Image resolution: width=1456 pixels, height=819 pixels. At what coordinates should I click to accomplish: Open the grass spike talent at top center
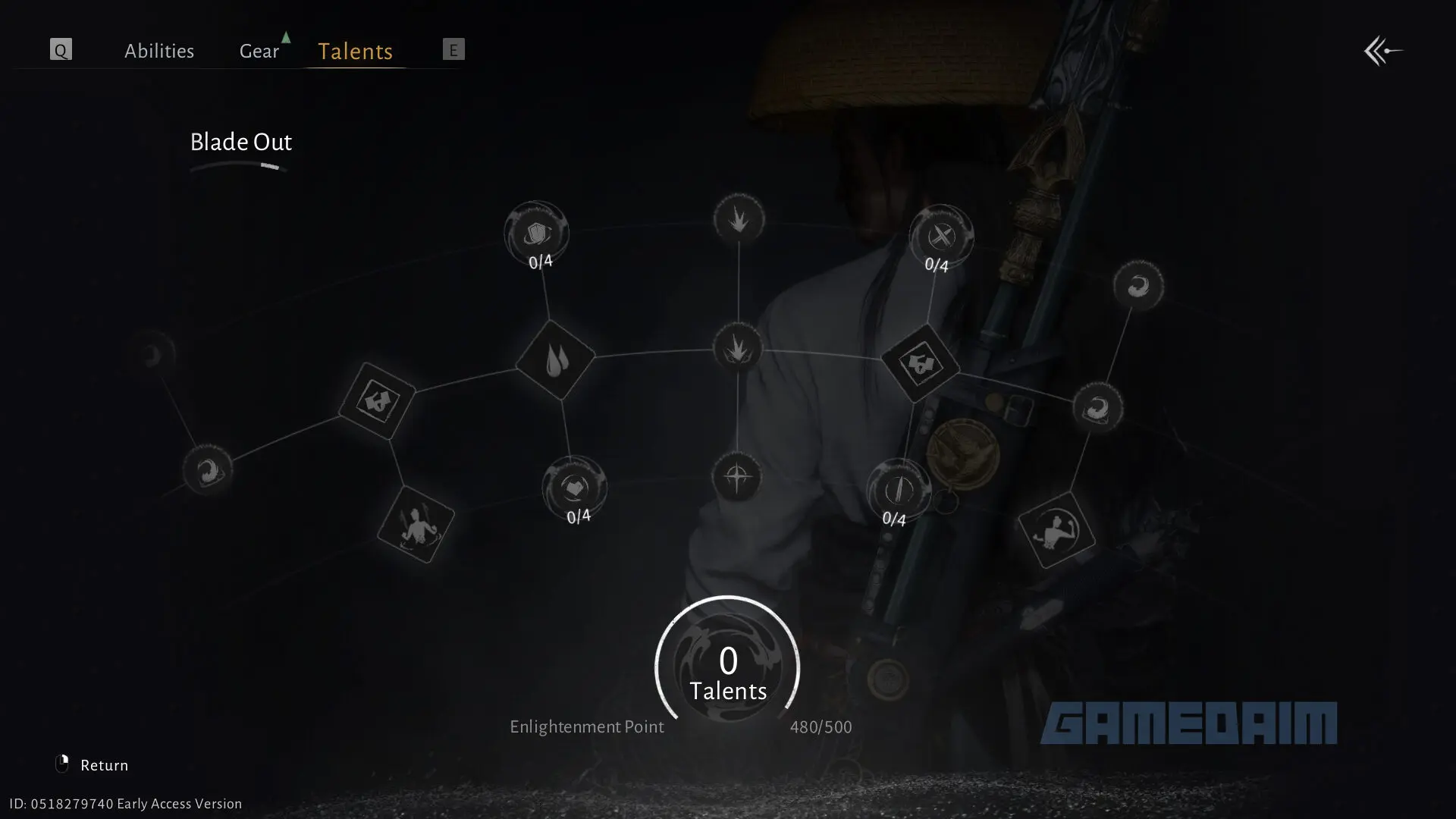[x=739, y=219]
